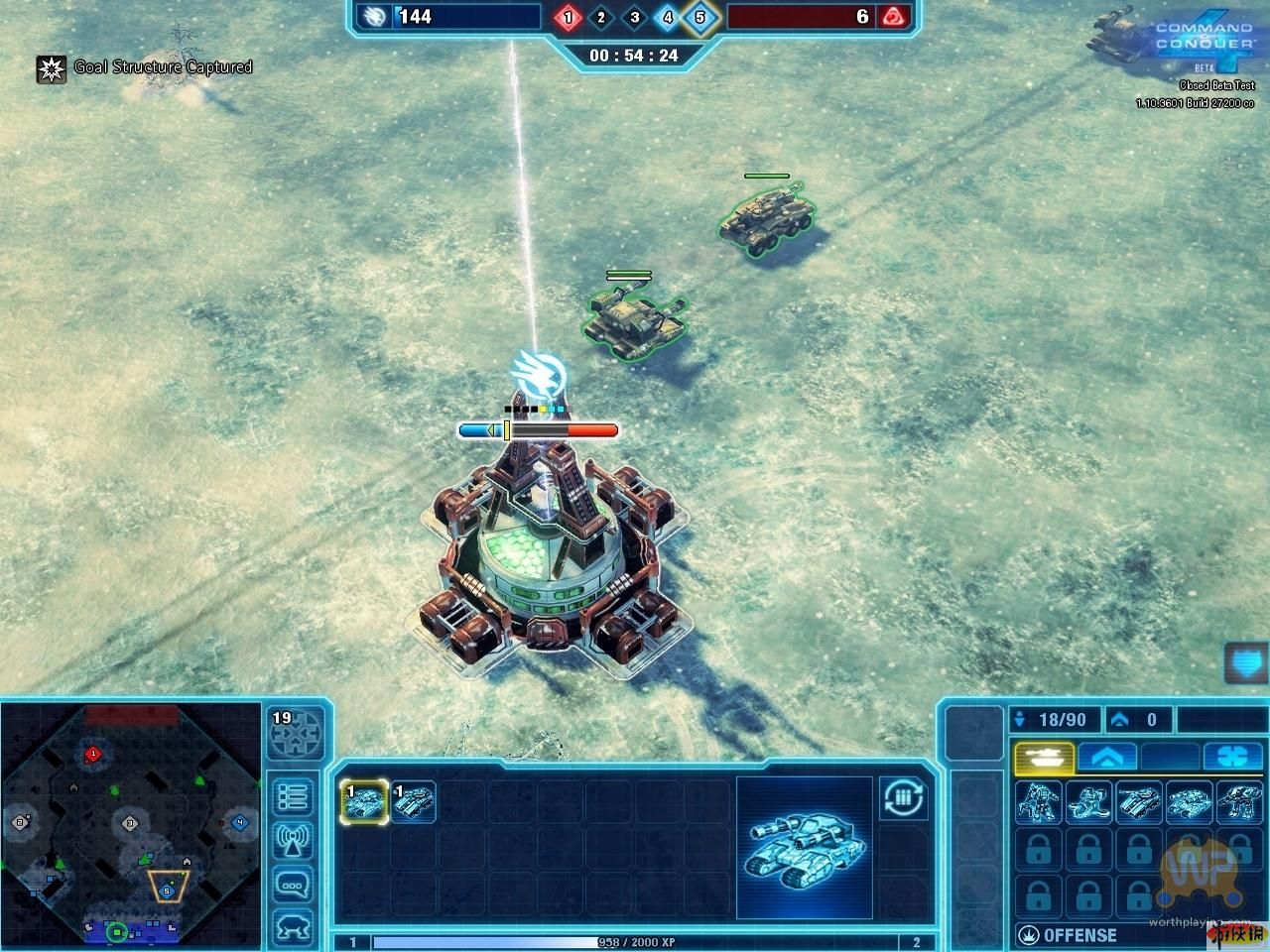Click the blue shield button at right edge

tap(1247, 661)
